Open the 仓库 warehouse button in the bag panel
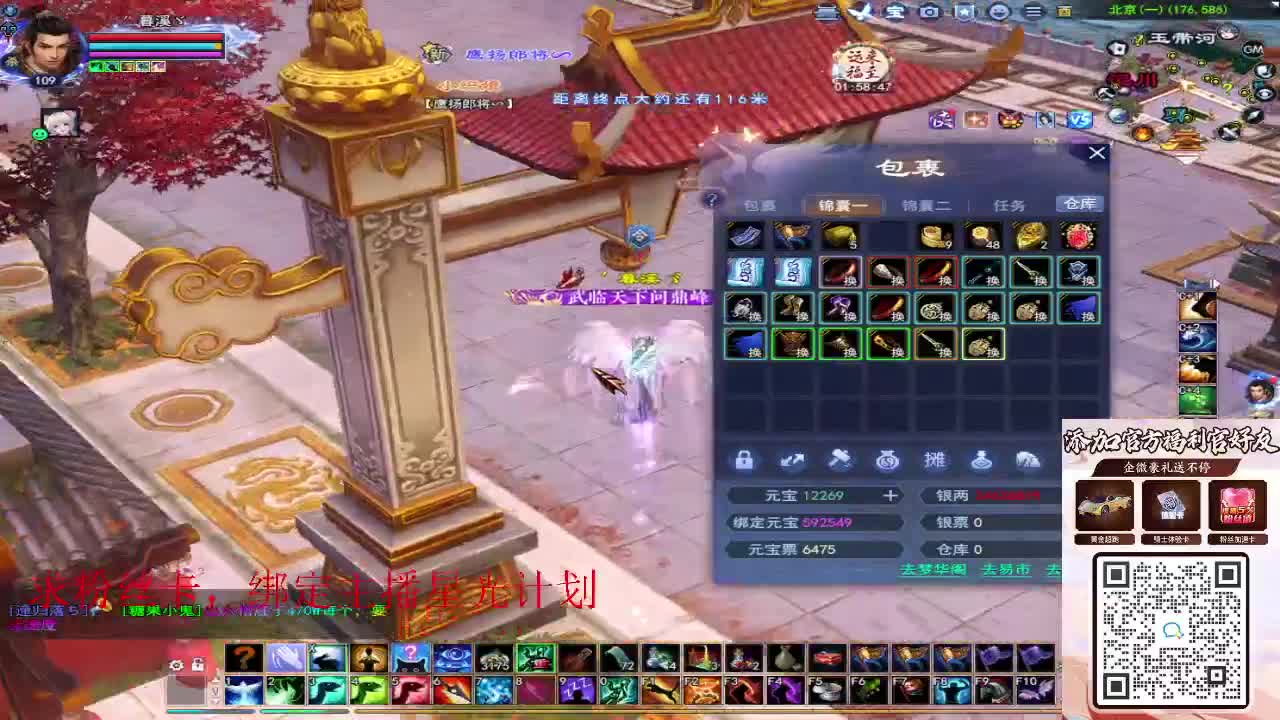 point(1081,203)
